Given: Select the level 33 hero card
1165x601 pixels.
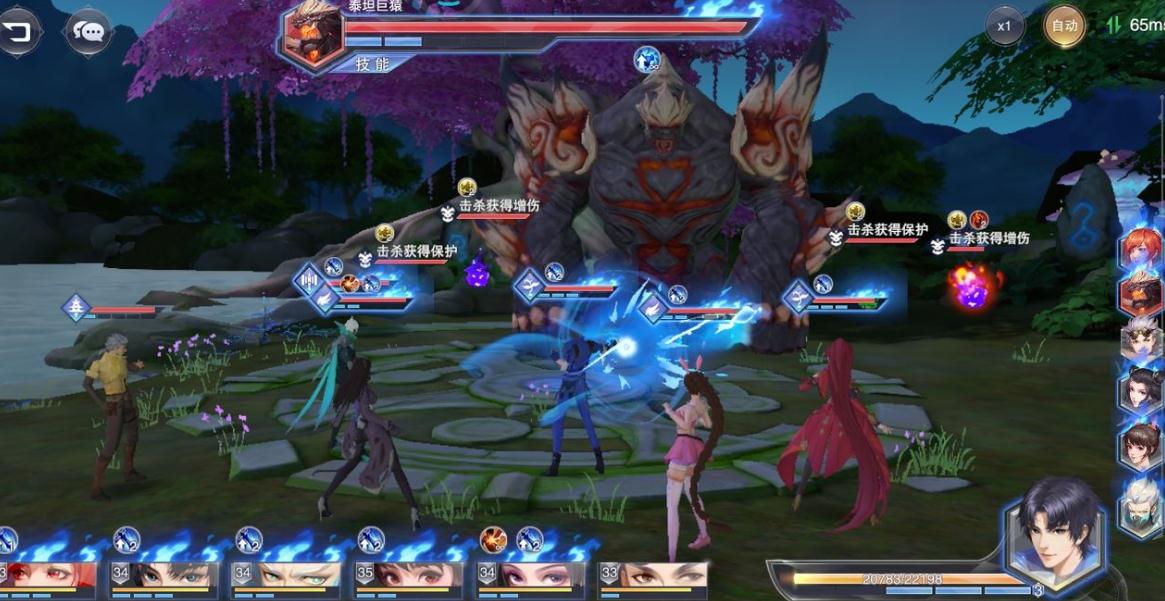Looking at the screenshot, I should pyautogui.click(x=654, y=575).
